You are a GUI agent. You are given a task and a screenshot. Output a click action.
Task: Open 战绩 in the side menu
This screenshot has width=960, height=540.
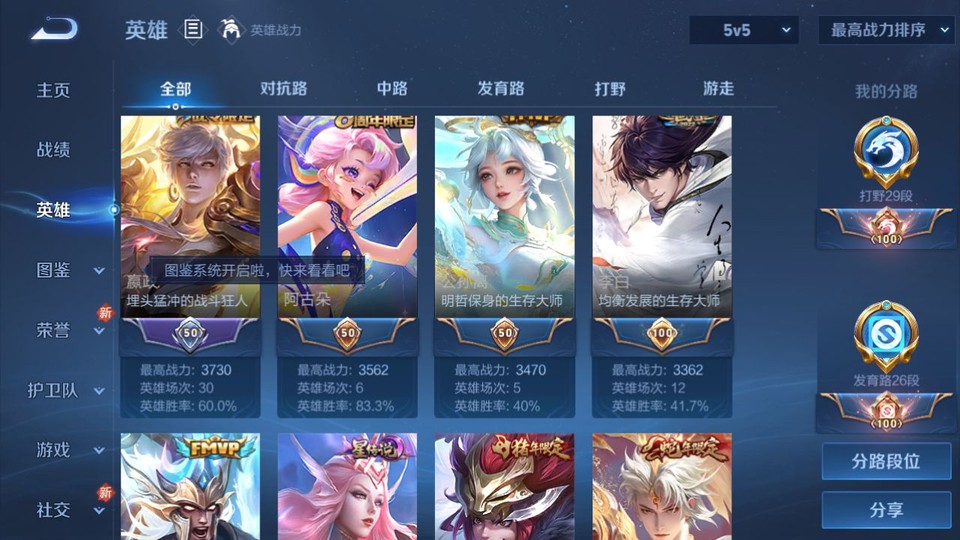pos(54,150)
